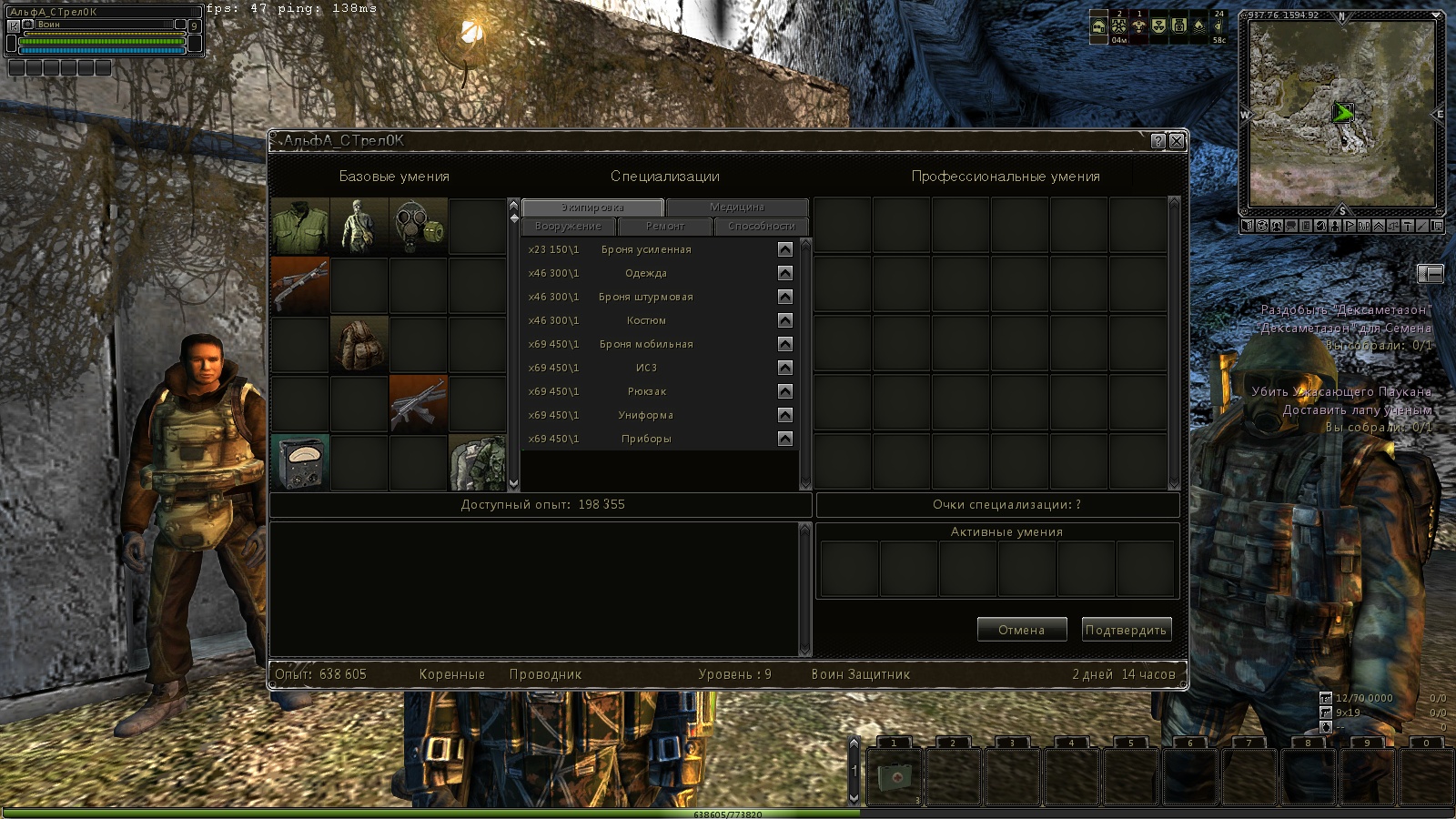
Task: Select the Ремонт tab
Action: 665,226
